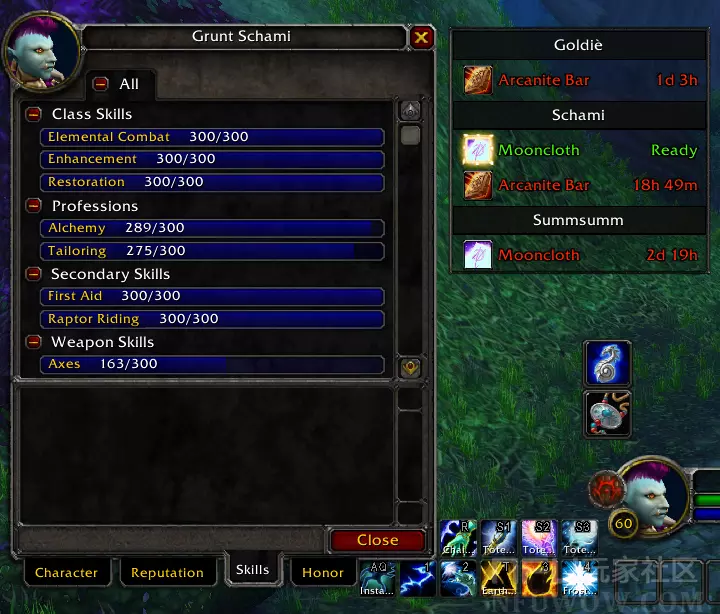Select Goldiè's Arcanite Bar cooldown entry

coord(579,80)
